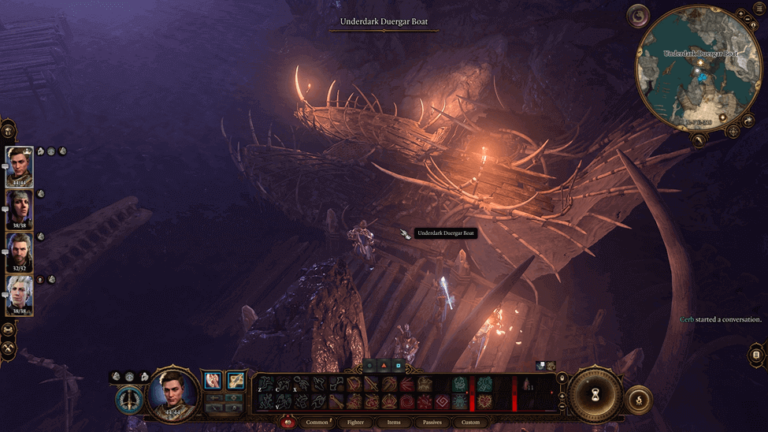The height and width of the screenshot is (432, 768).
Task: Click the round button above the party portraits
Action: click(8, 129)
